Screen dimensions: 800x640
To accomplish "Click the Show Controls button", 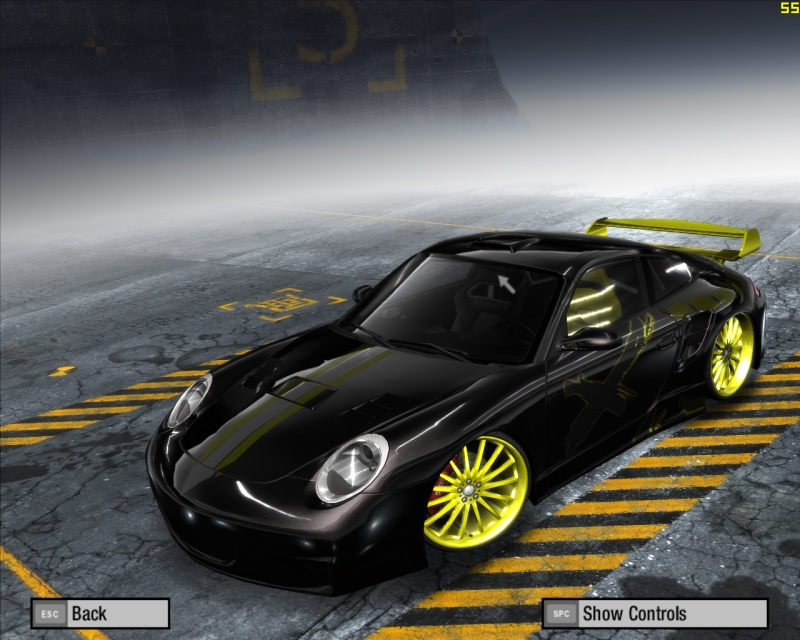I will pos(654,613).
